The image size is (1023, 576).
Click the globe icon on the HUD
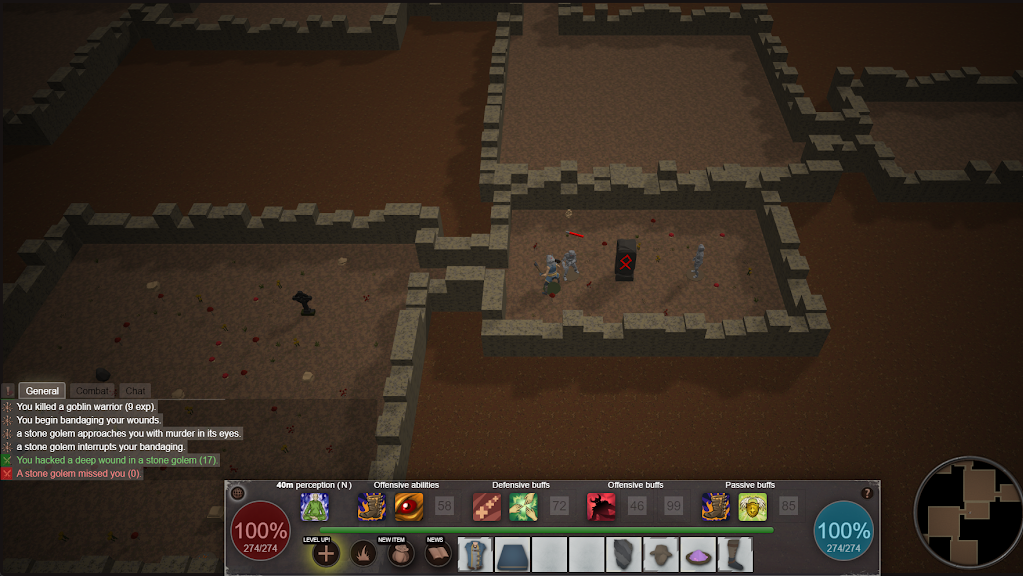237,493
